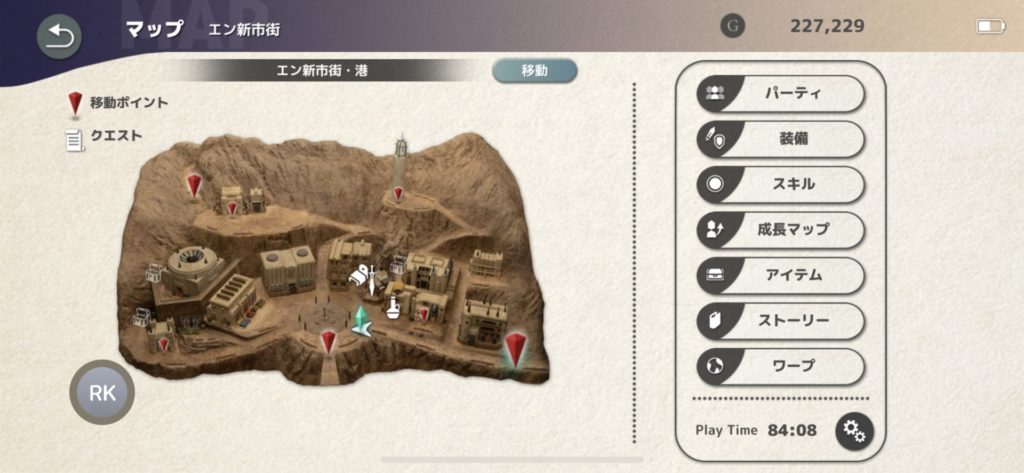The image size is (1024, 473).
Task: Pick the red marker below the tower
Action: coord(398,193)
